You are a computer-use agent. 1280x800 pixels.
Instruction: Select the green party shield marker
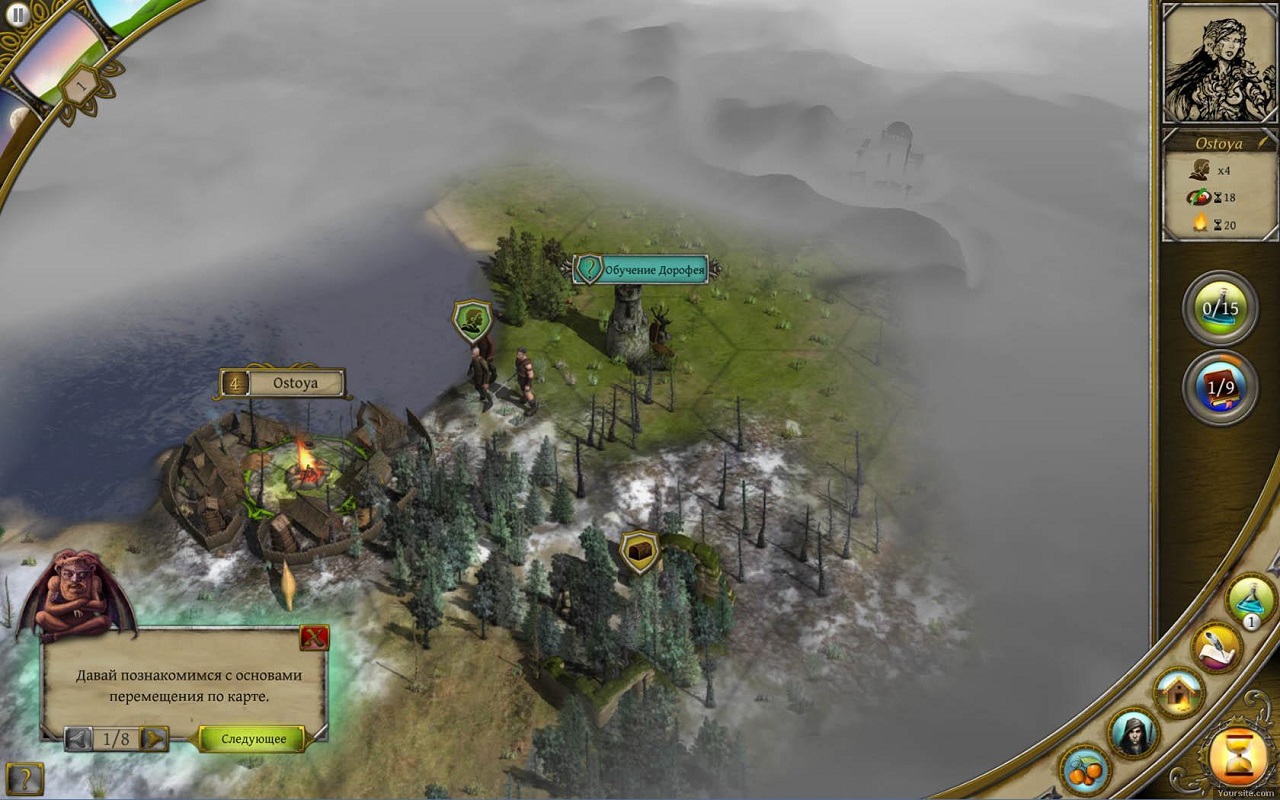(472, 321)
